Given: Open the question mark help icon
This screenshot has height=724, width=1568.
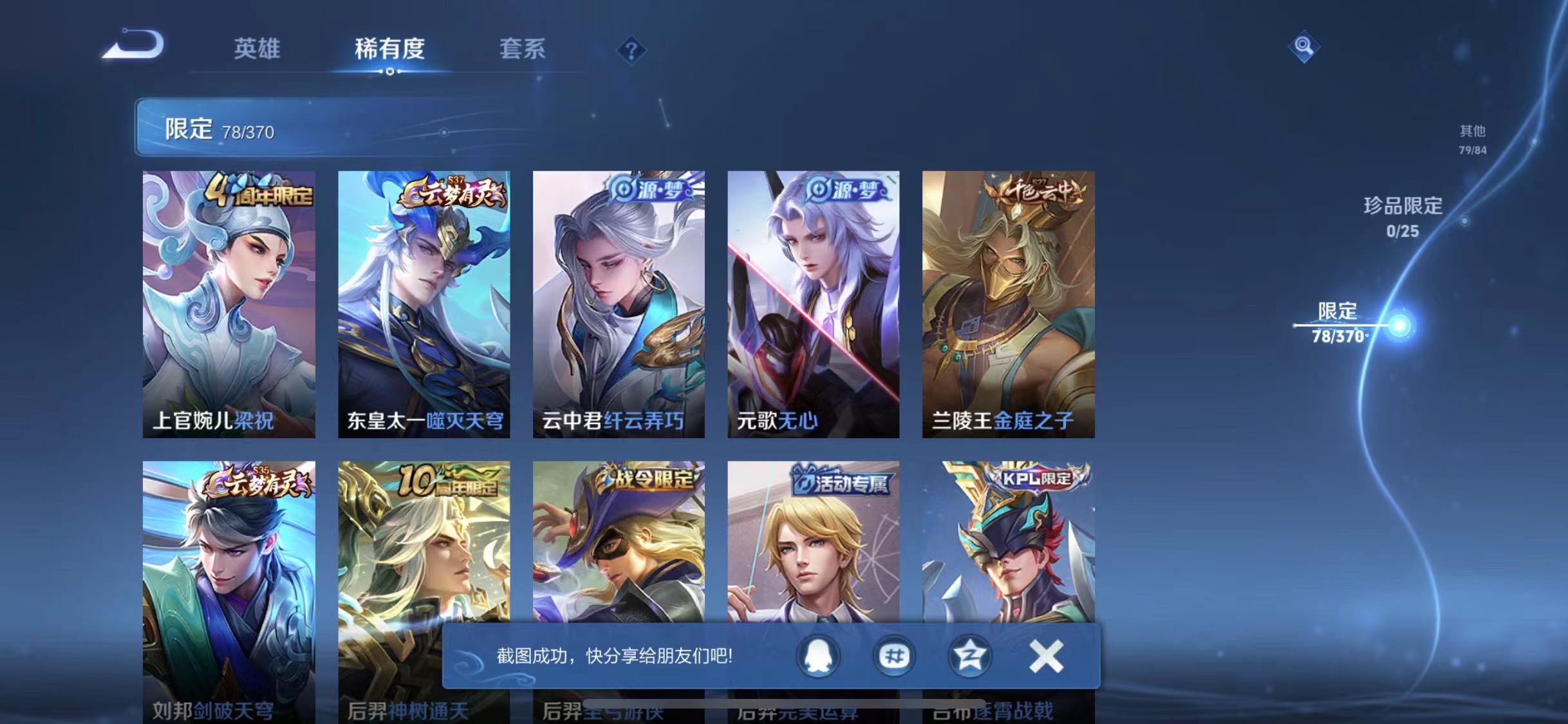Looking at the screenshot, I should (633, 50).
